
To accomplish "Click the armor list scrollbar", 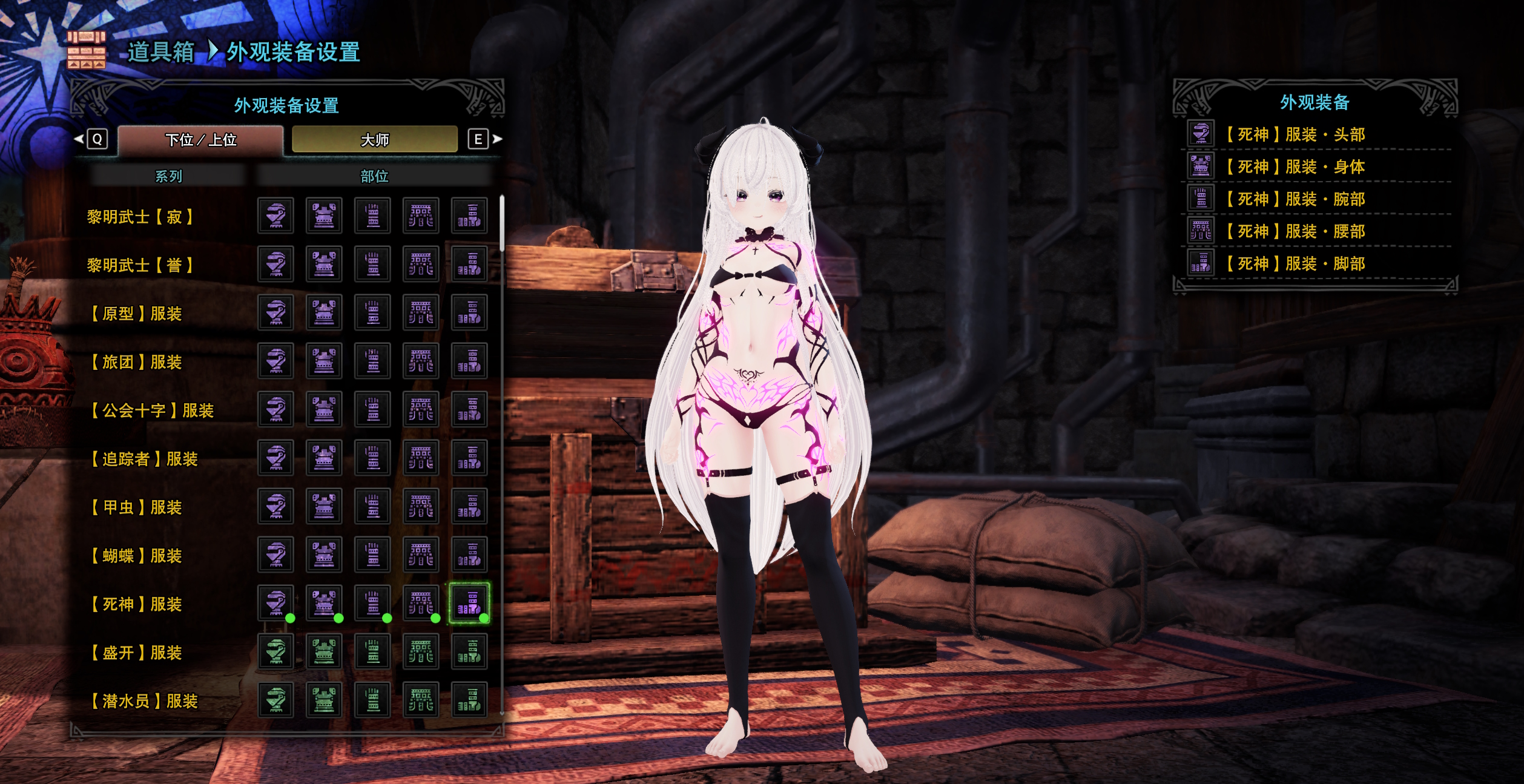I will pos(502,224).
